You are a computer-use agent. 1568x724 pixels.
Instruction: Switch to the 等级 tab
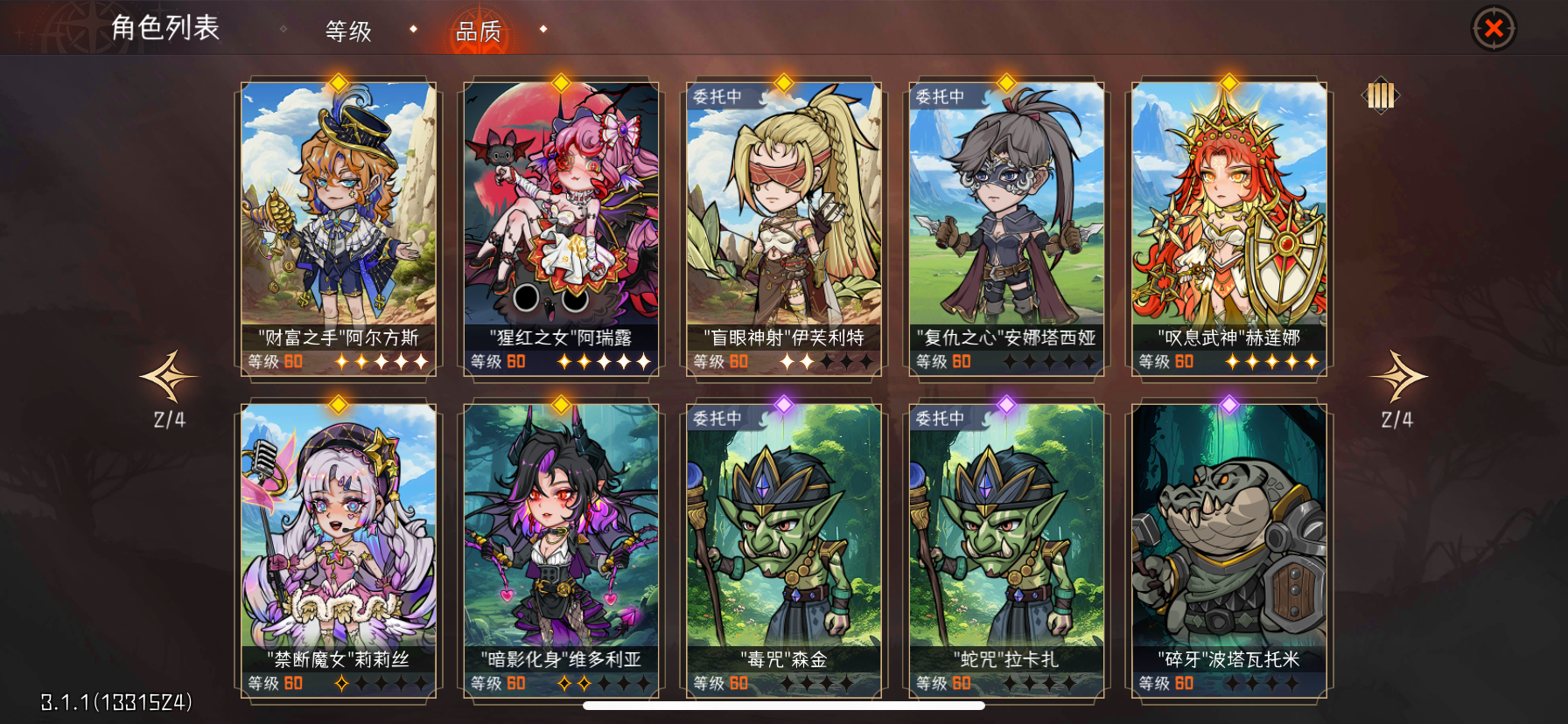click(x=349, y=30)
